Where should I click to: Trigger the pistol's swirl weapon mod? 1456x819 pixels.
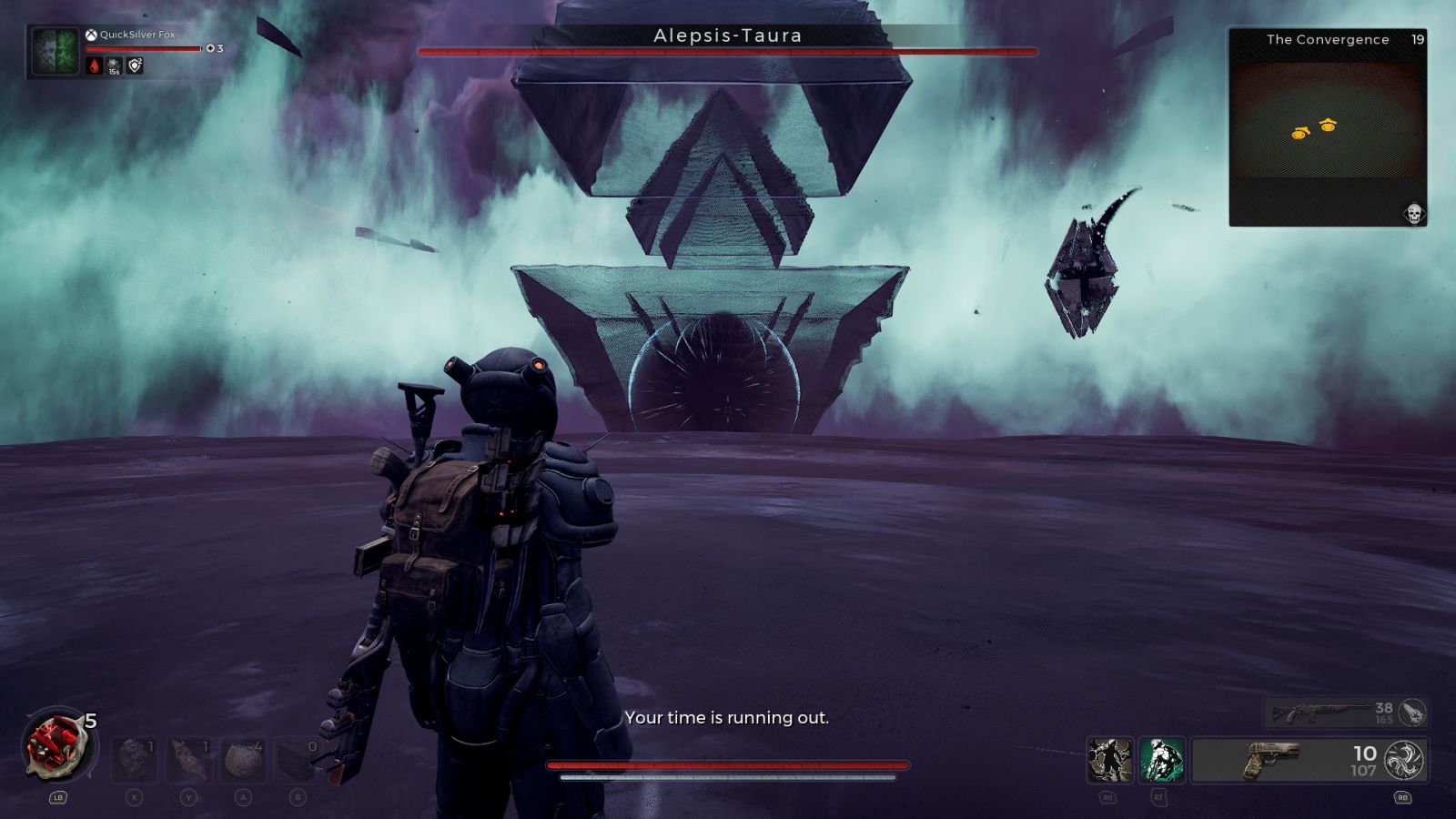pos(1403,760)
